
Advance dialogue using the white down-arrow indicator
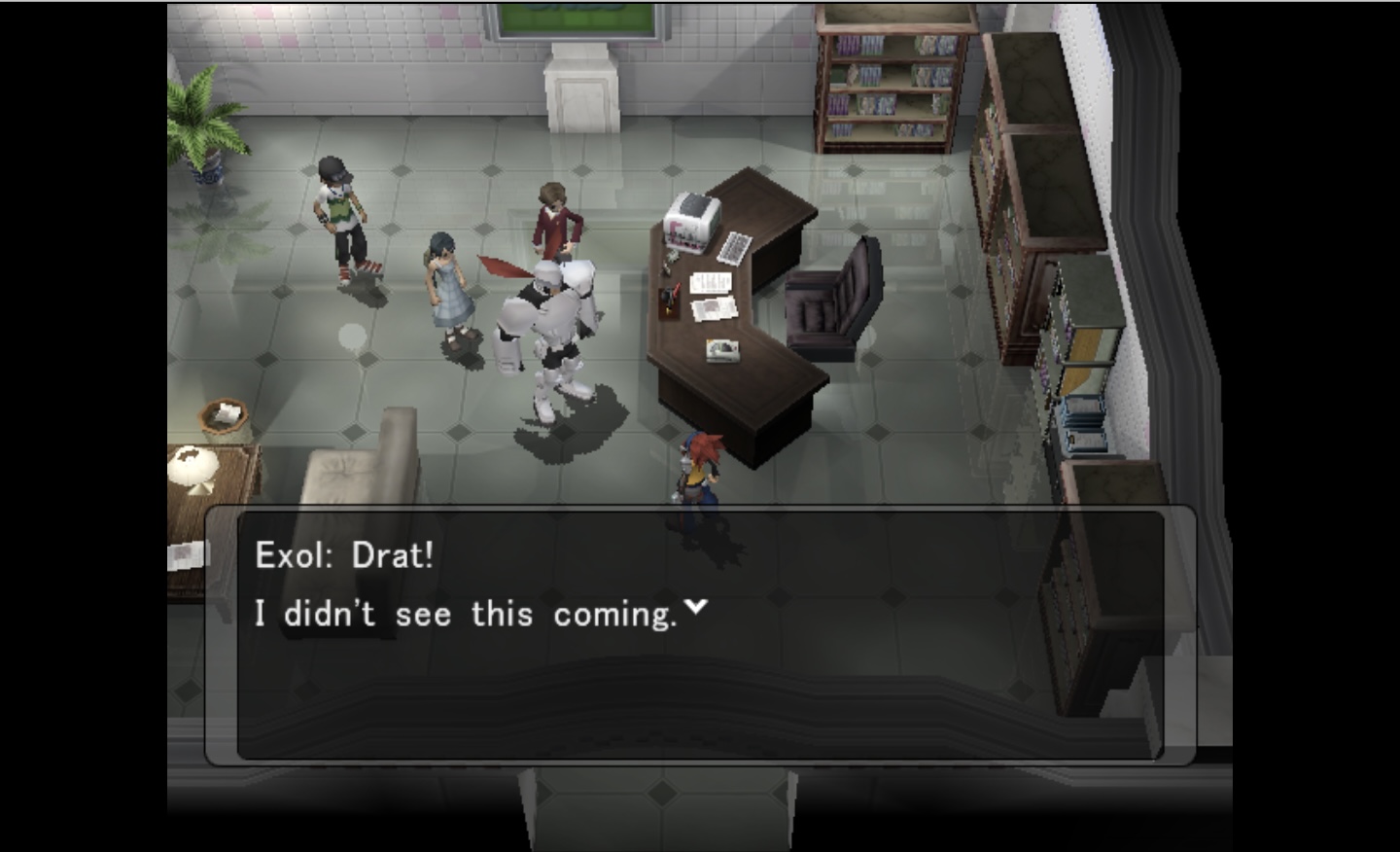tap(695, 607)
